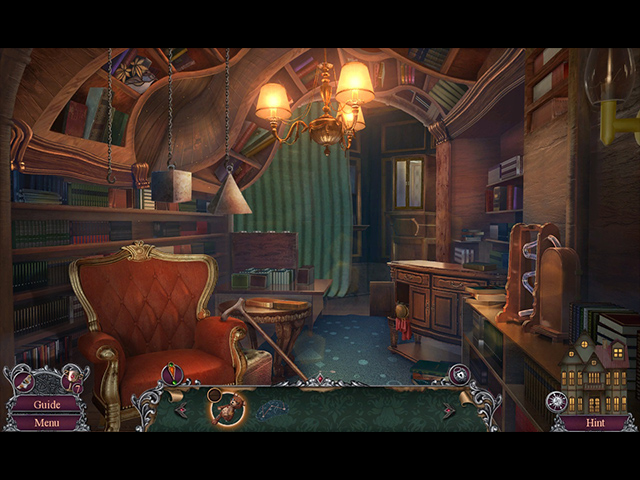Click the round compass icon beside Hint

(x=557, y=402)
